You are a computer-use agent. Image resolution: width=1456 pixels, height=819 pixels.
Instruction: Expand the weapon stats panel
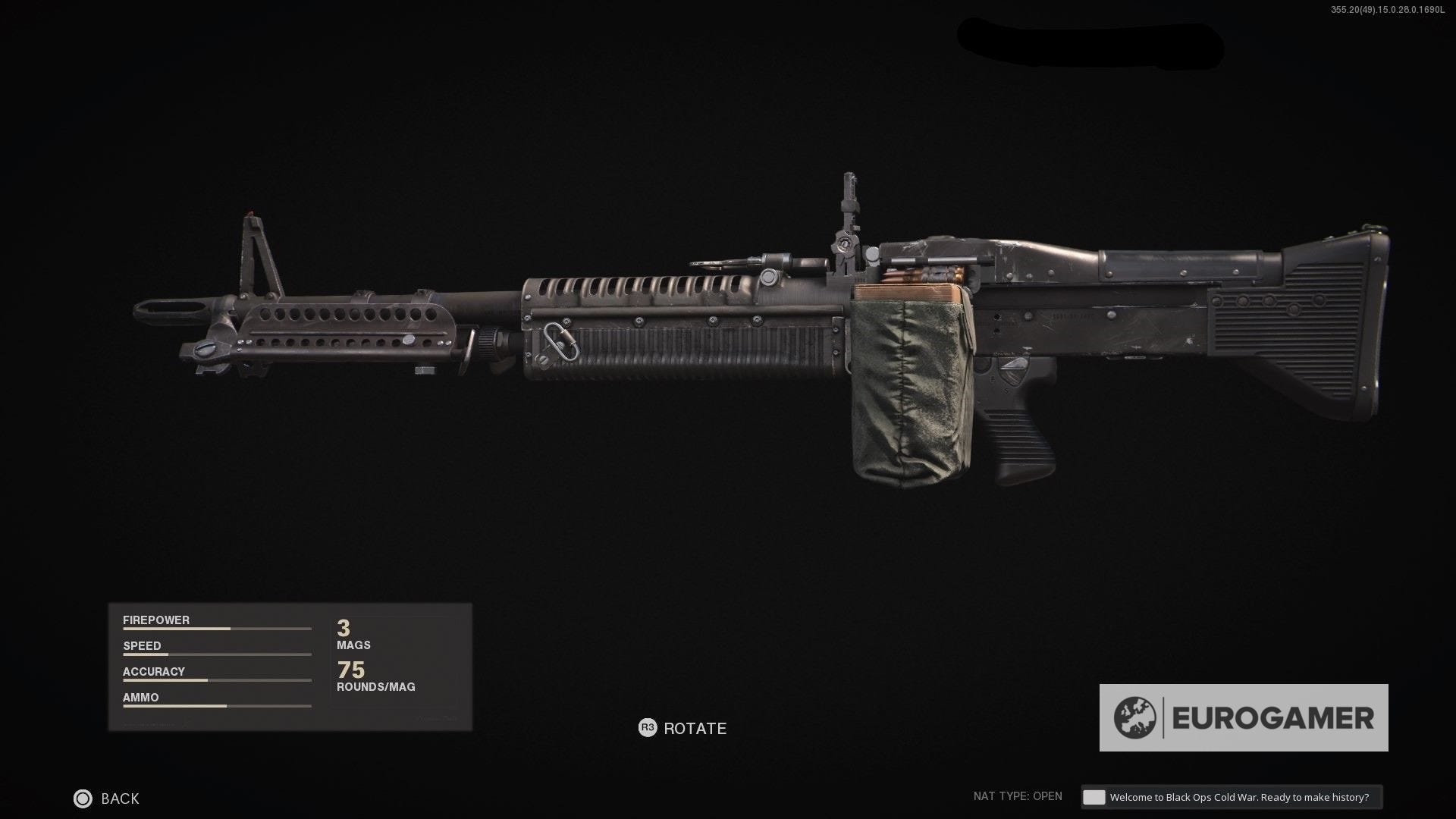(288, 667)
